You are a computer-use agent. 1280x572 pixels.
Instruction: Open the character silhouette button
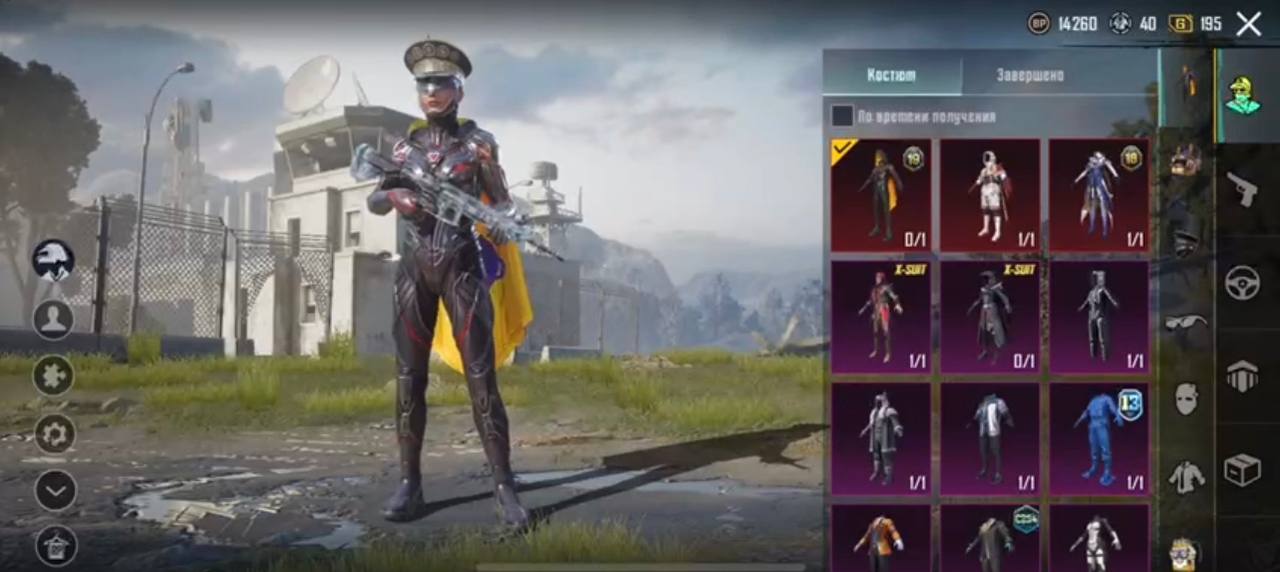coord(53,319)
